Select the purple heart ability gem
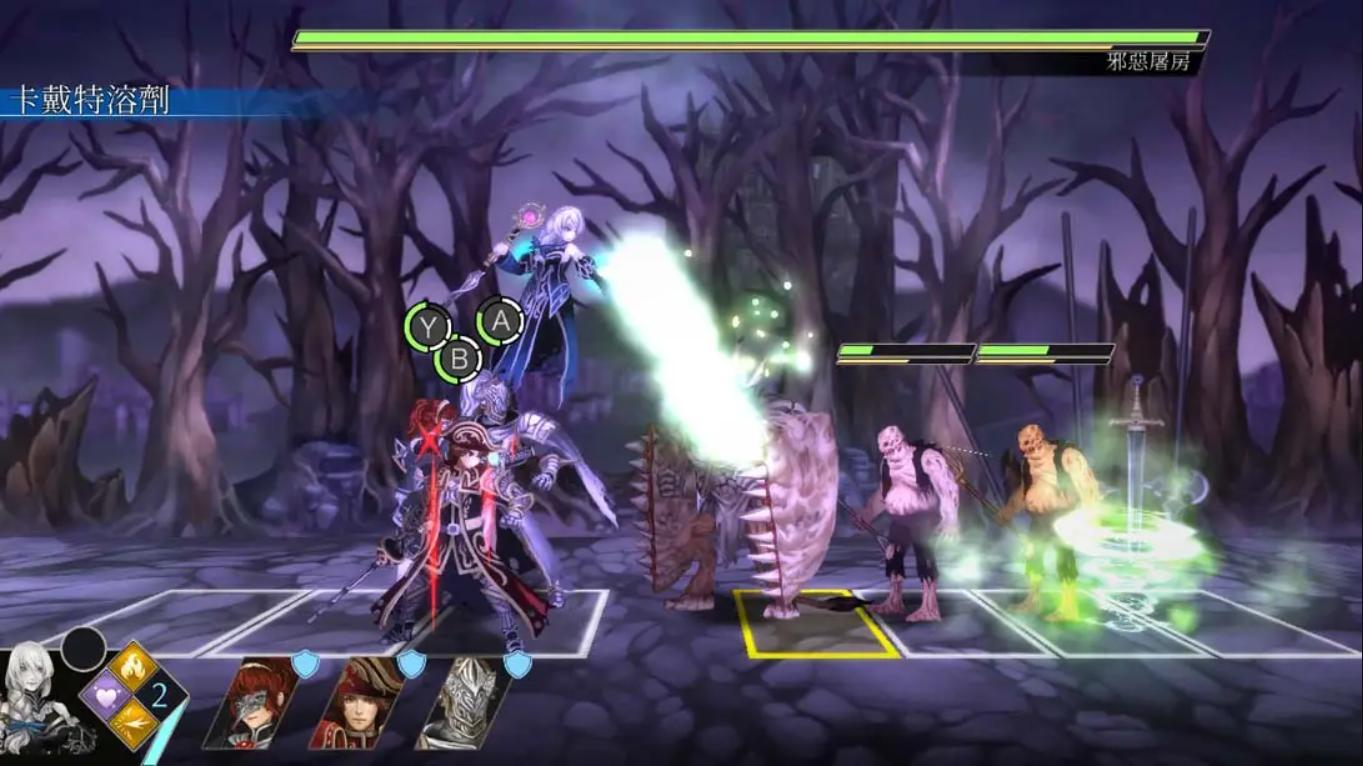The width and height of the screenshot is (1363, 766). tap(106, 697)
